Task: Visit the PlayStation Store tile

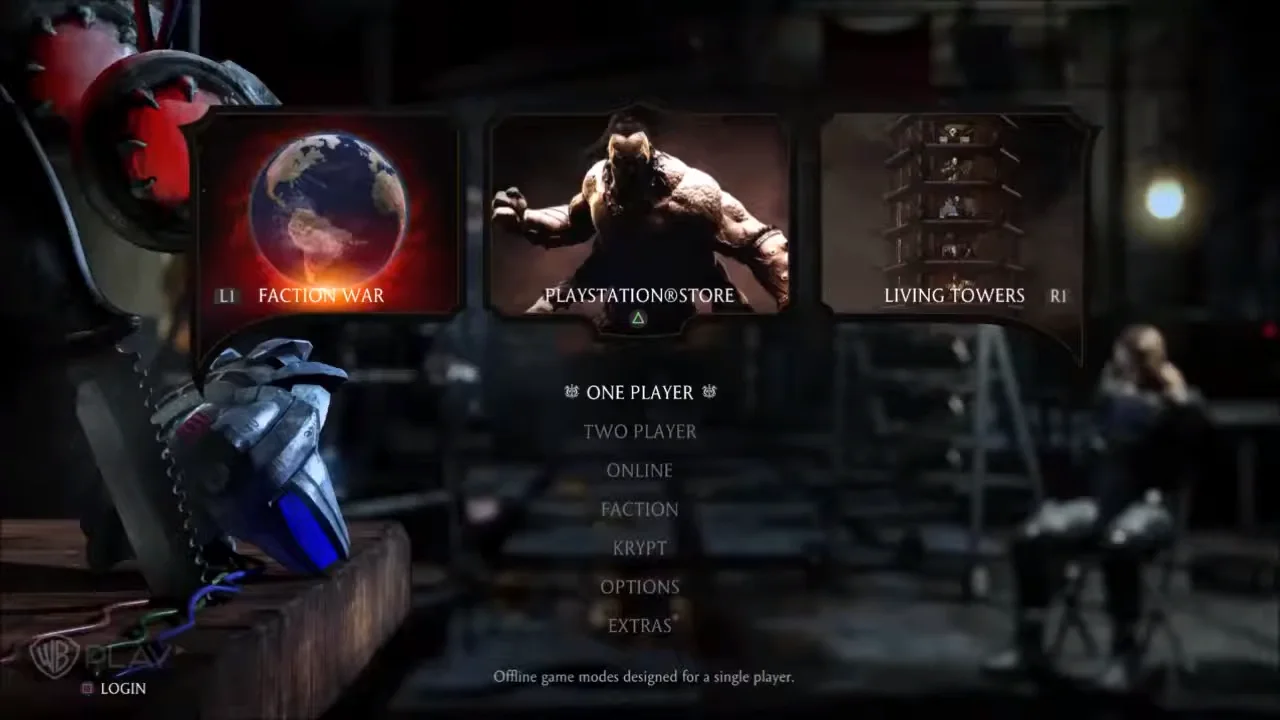Action: (x=639, y=215)
